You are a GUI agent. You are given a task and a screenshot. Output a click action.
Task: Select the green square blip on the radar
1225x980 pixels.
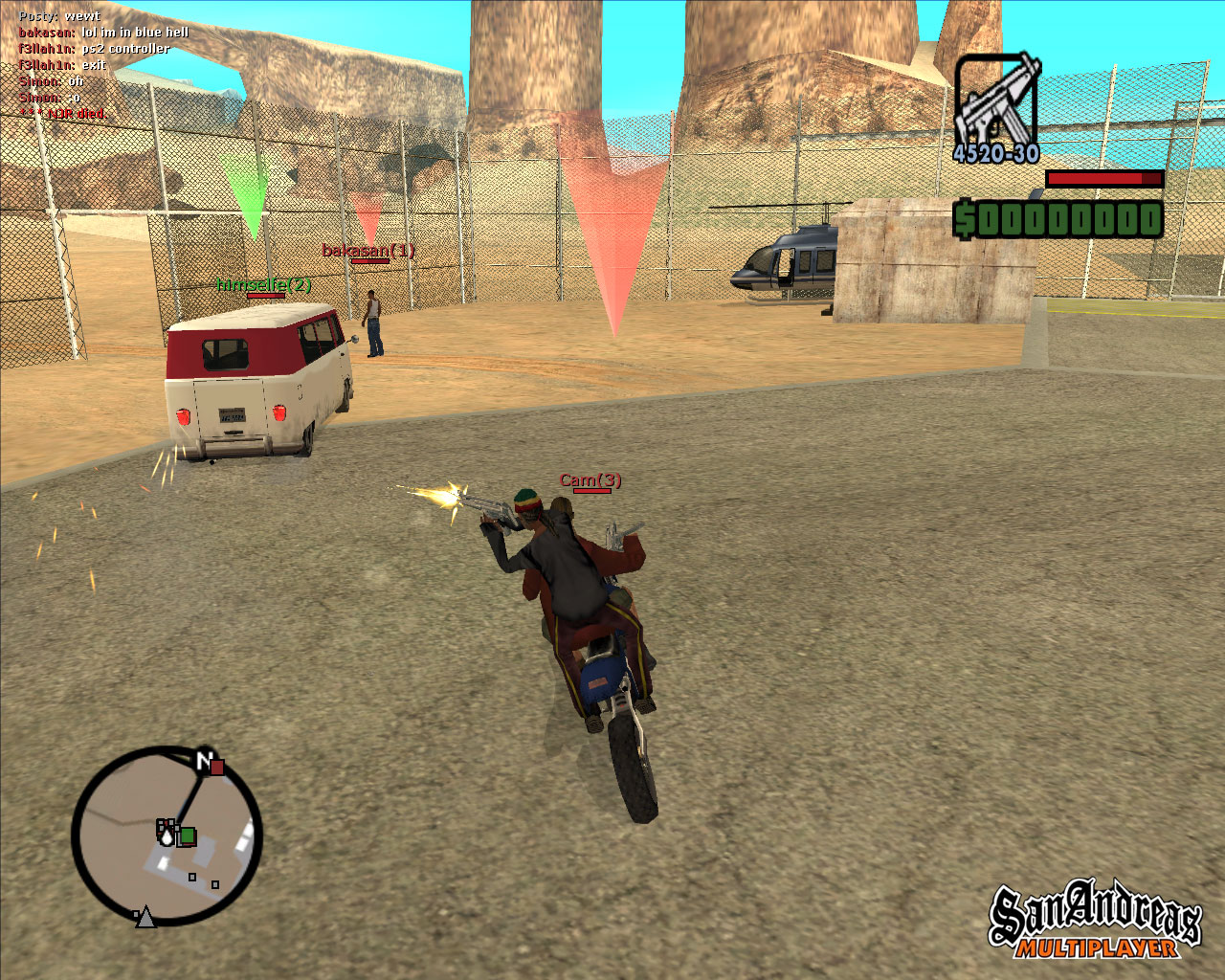[188, 836]
